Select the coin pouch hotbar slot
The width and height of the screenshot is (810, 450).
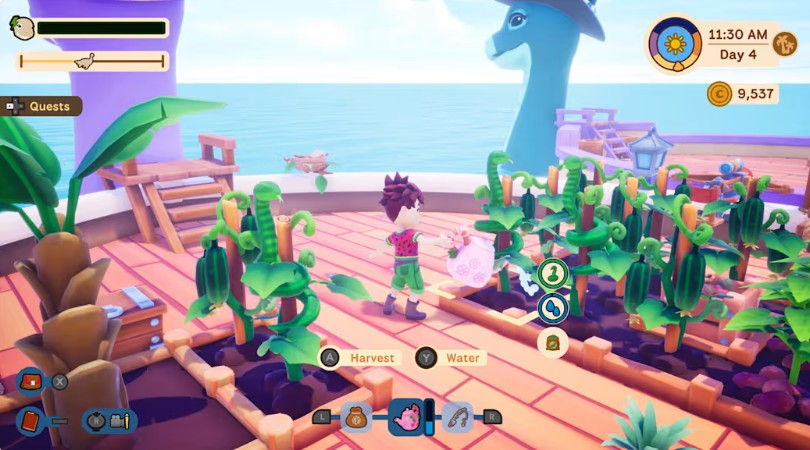pos(355,417)
